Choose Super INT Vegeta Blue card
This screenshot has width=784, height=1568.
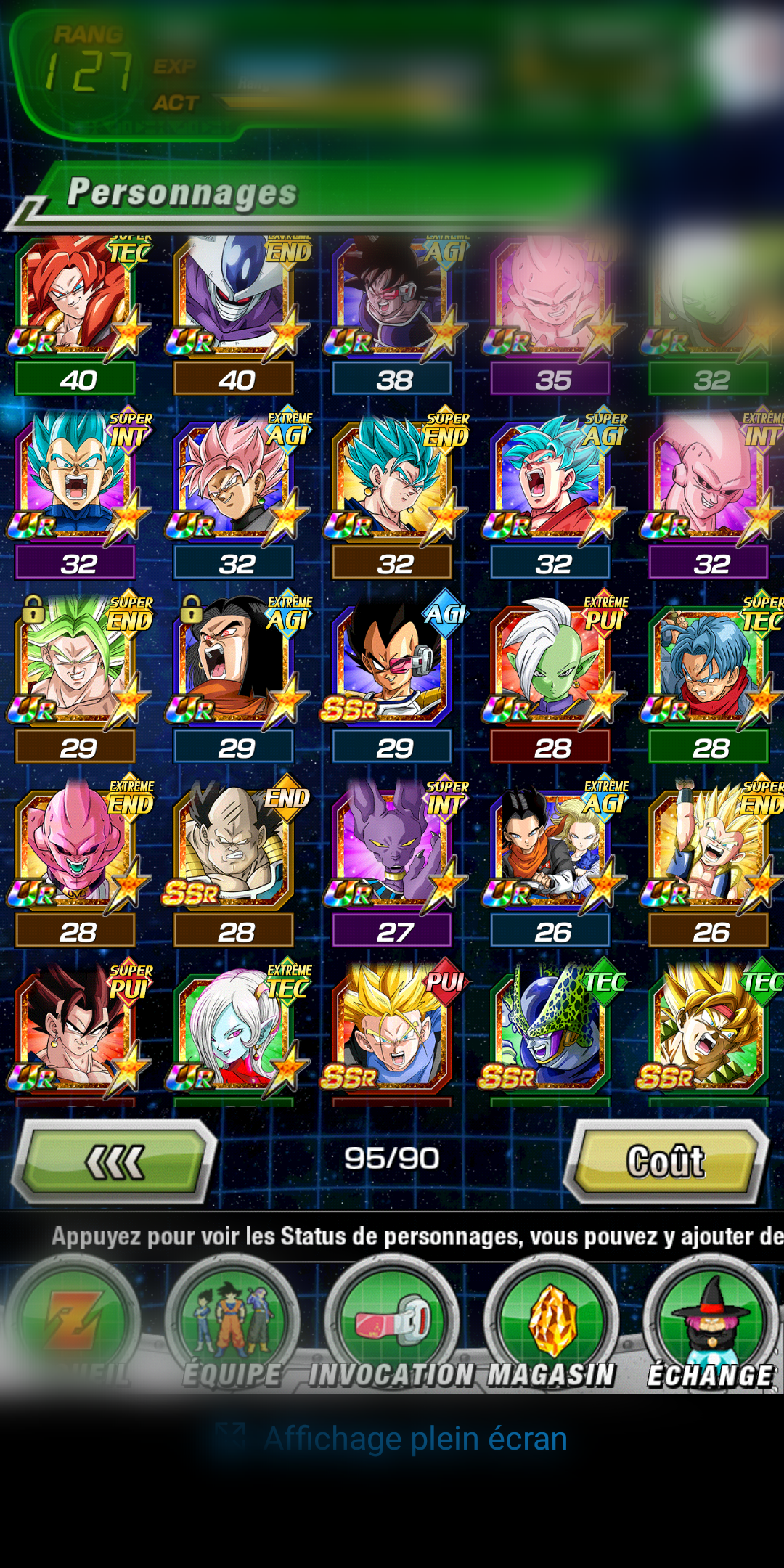[x=76, y=479]
